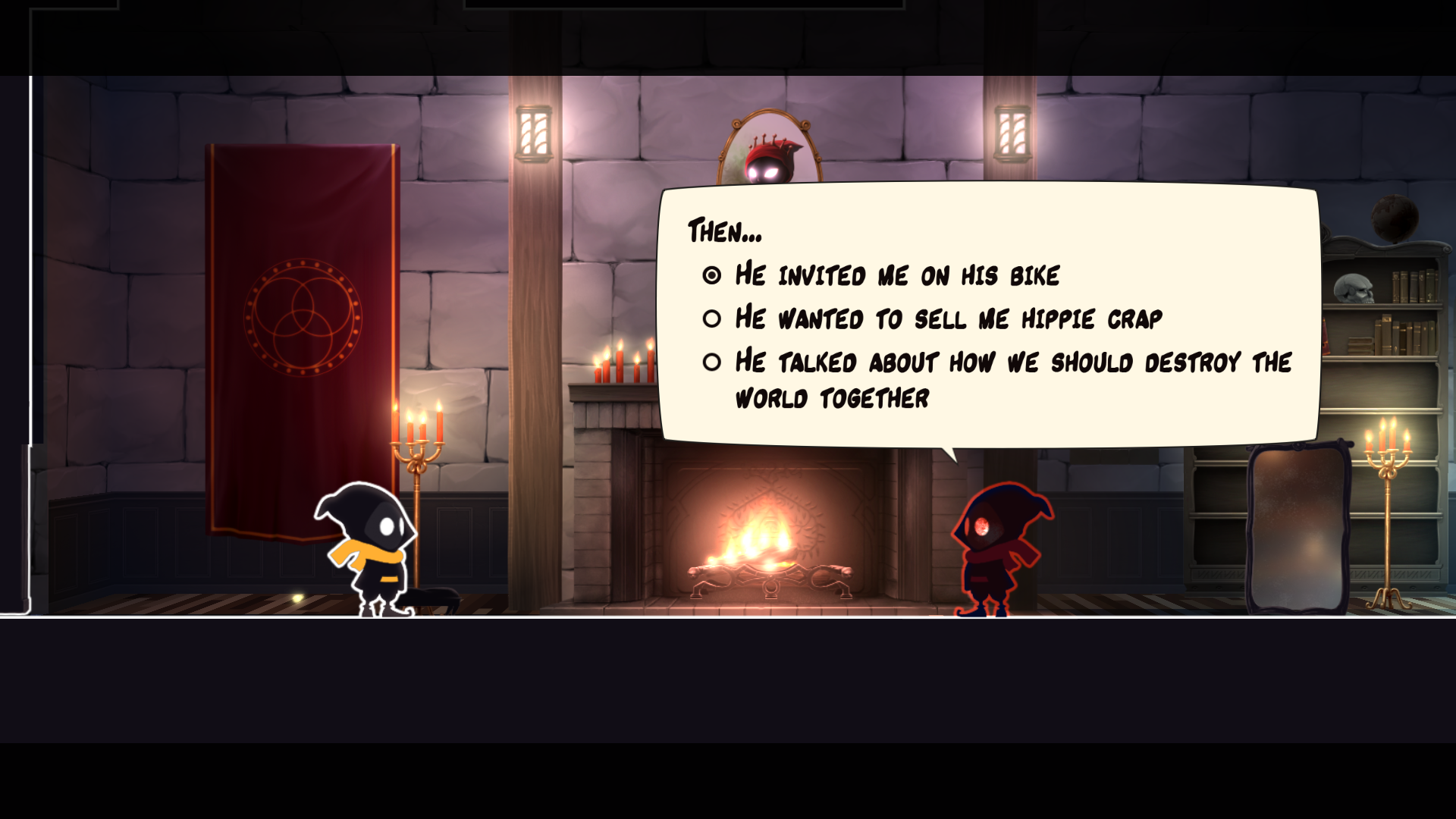Pick the "destroy the world together" reply
This screenshot has width=1456, height=819.
(1012, 379)
